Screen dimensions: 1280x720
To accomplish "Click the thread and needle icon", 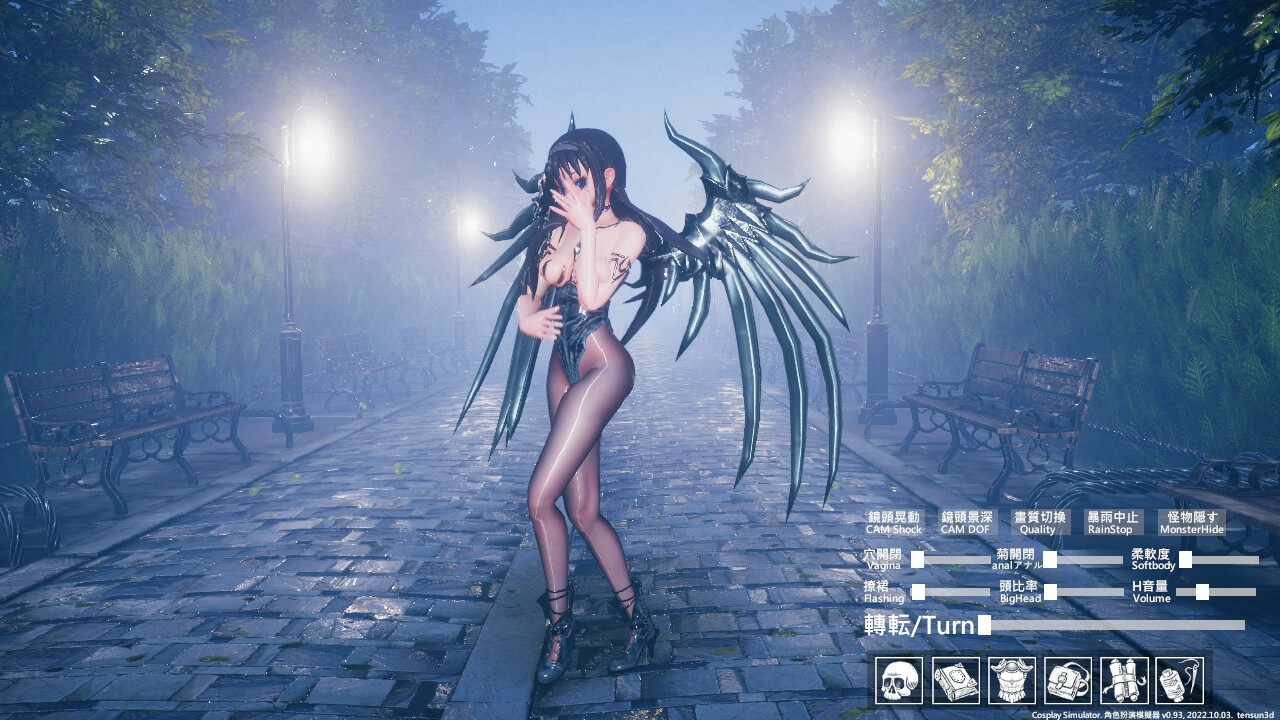I will [x=1180, y=681].
